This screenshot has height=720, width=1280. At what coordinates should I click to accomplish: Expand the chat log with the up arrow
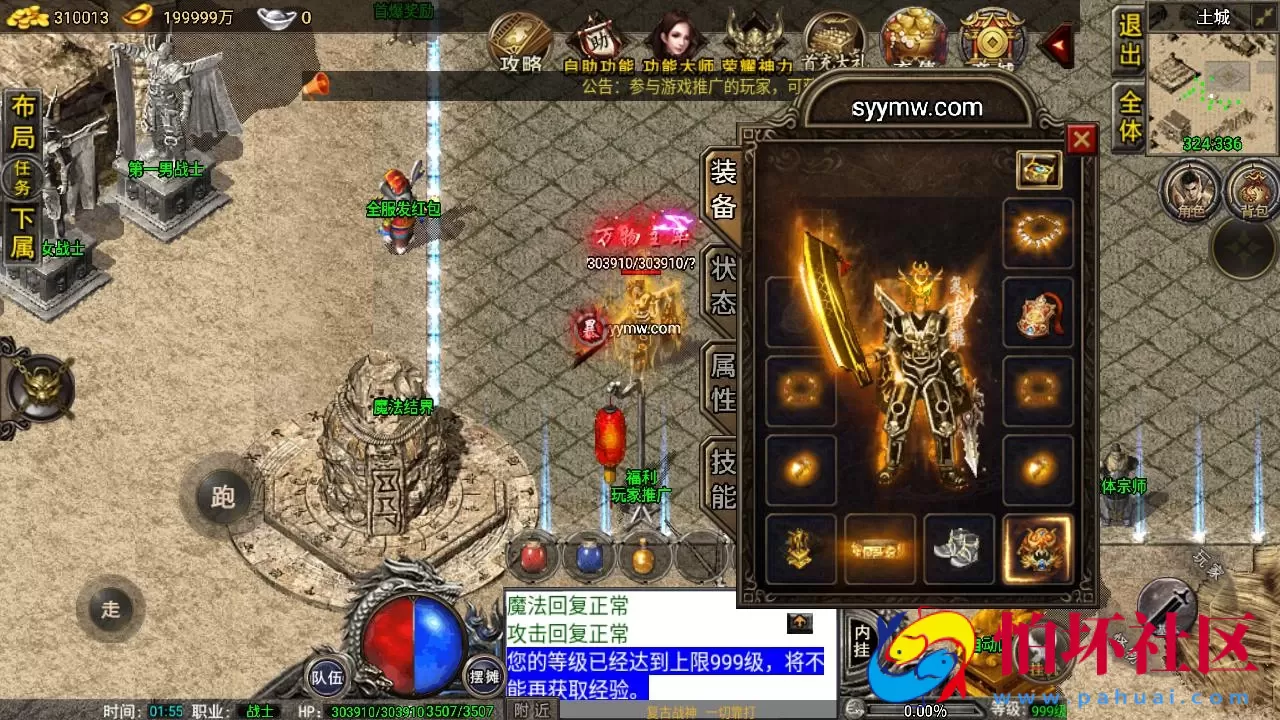pyautogui.click(x=799, y=622)
